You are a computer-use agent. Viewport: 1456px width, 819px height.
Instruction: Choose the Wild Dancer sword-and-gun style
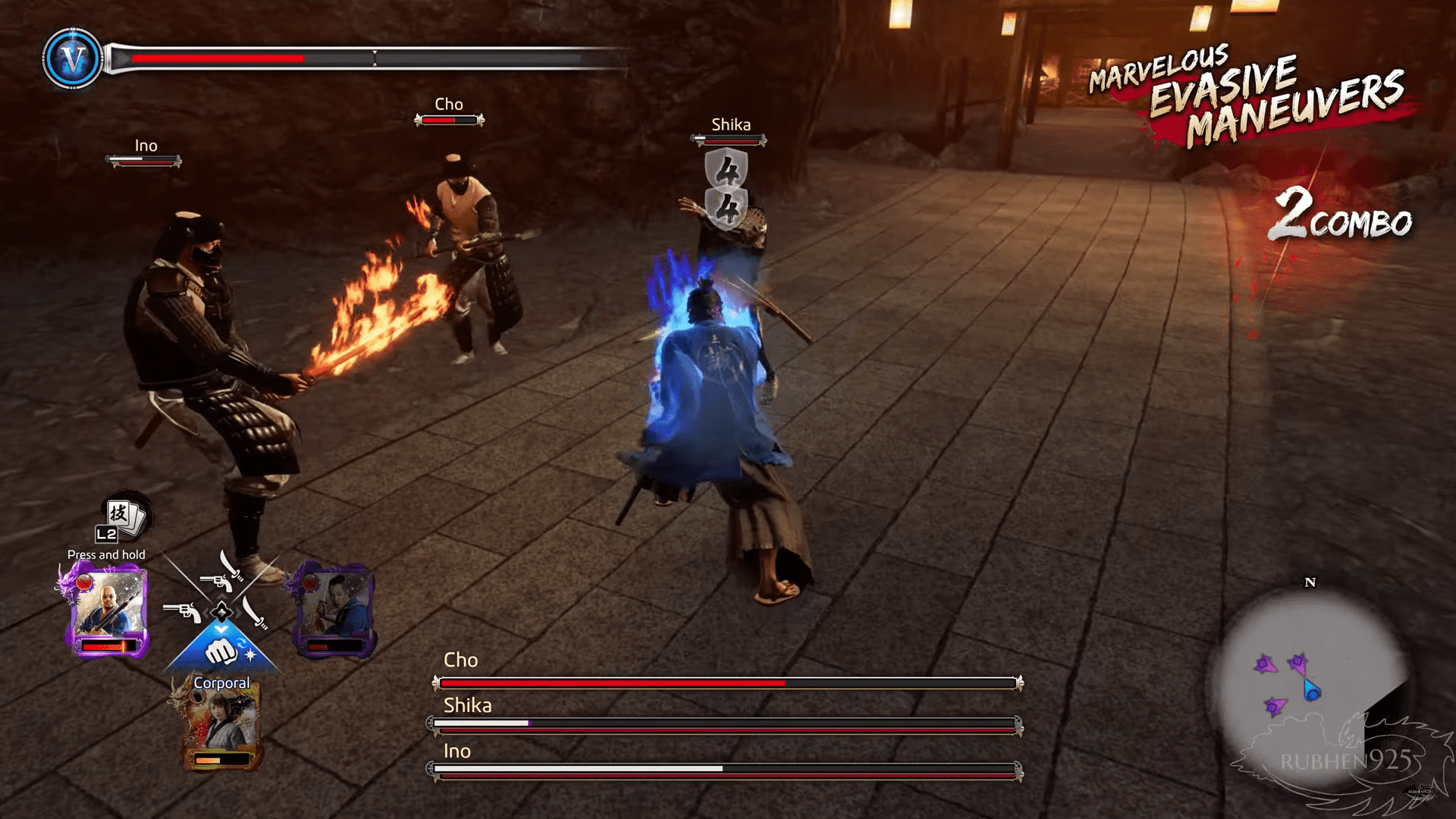[221, 573]
